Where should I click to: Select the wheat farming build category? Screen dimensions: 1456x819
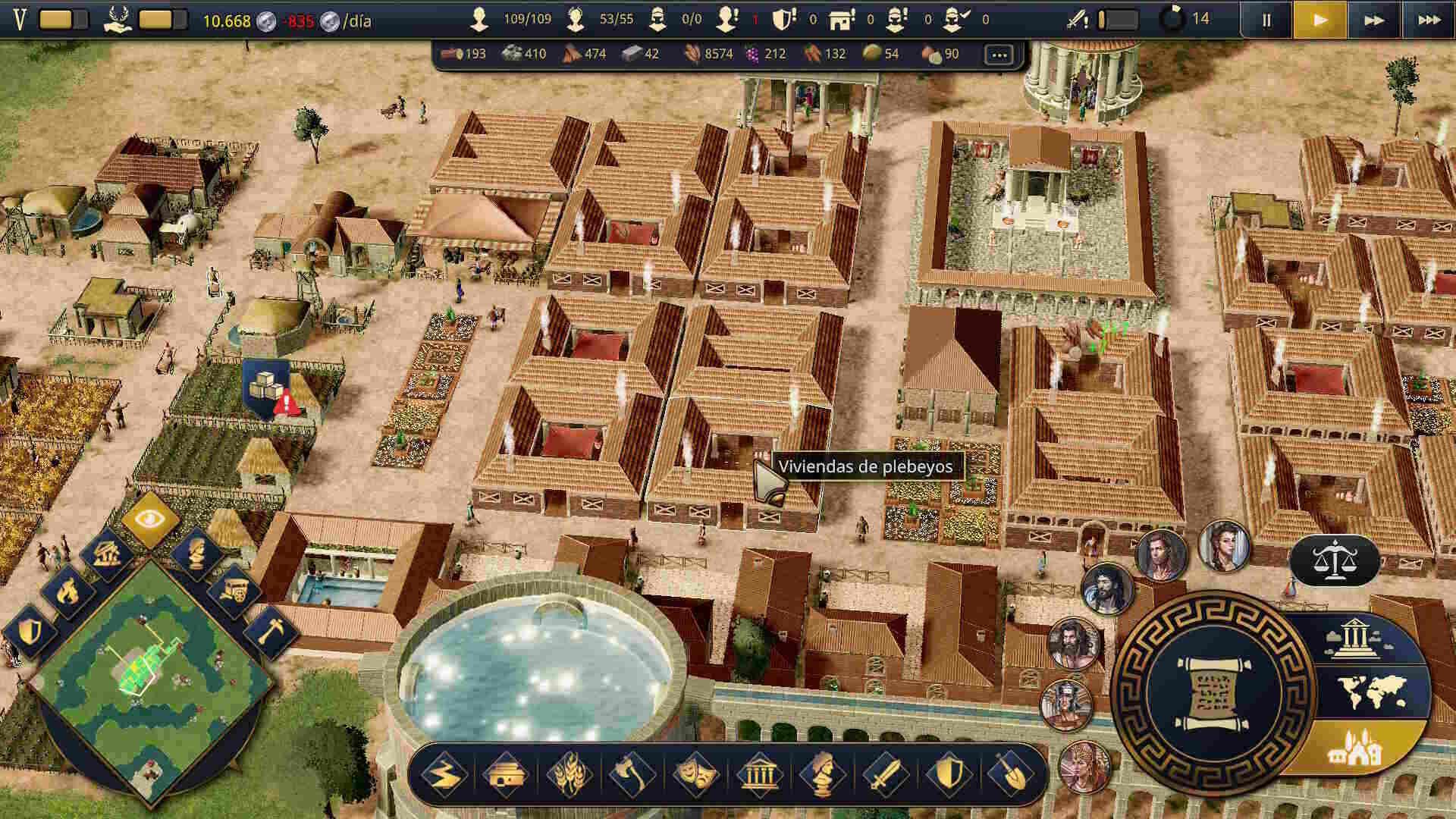pos(569,774)
